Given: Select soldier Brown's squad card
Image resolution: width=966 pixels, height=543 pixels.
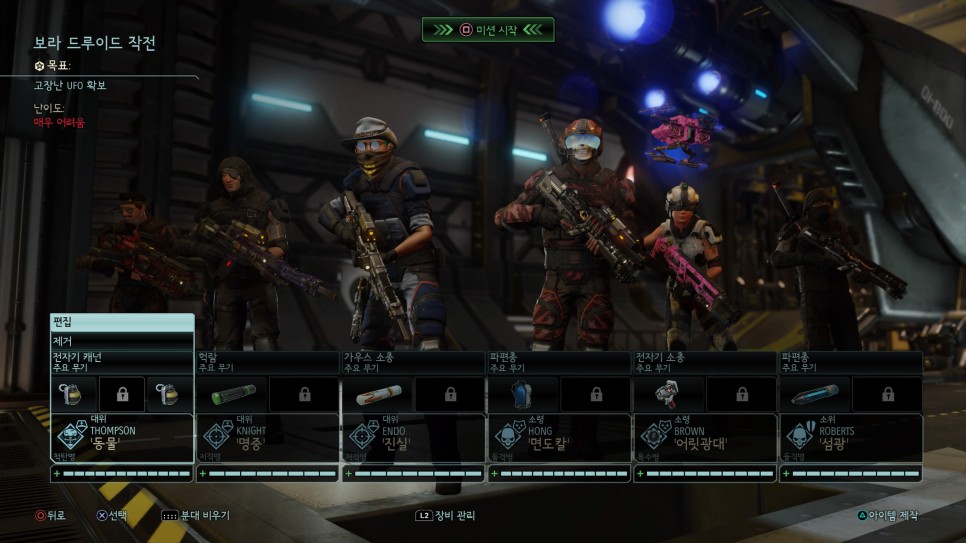Looking at the screenshot, I should (x=704, y=437).
